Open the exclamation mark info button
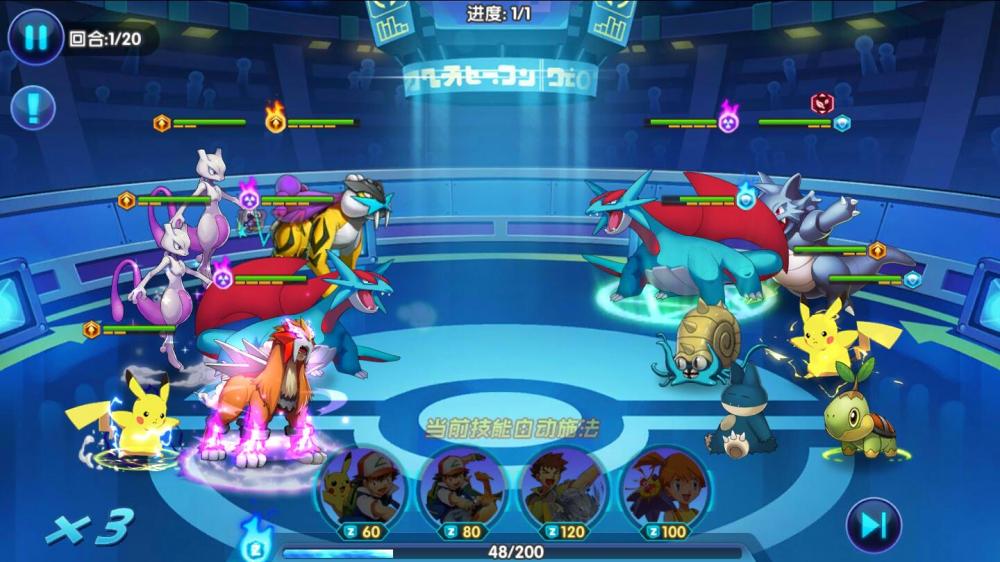 pyautogui.click(x=32, y=106)
